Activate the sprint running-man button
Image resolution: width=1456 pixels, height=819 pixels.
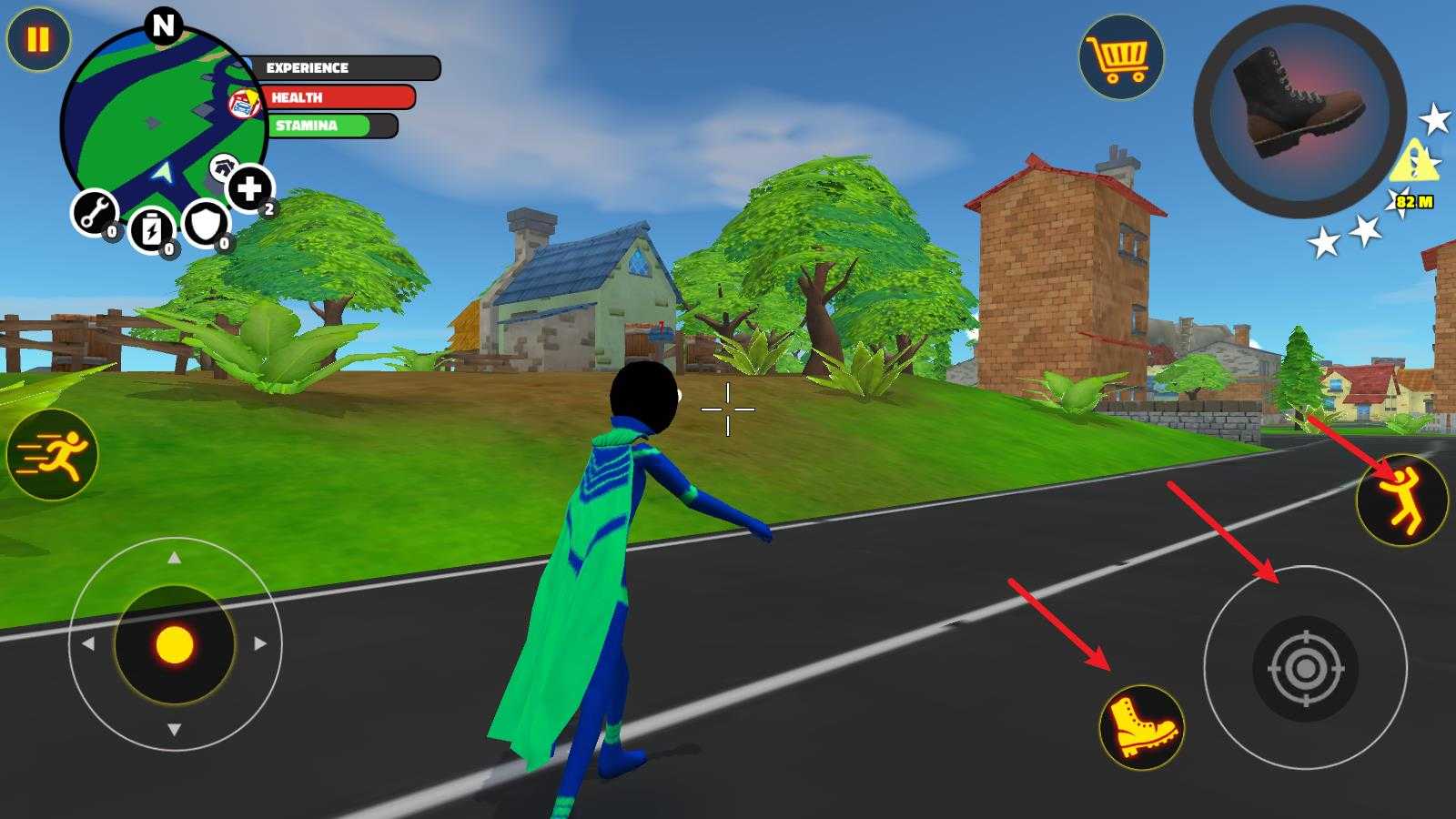pos(52,454)
